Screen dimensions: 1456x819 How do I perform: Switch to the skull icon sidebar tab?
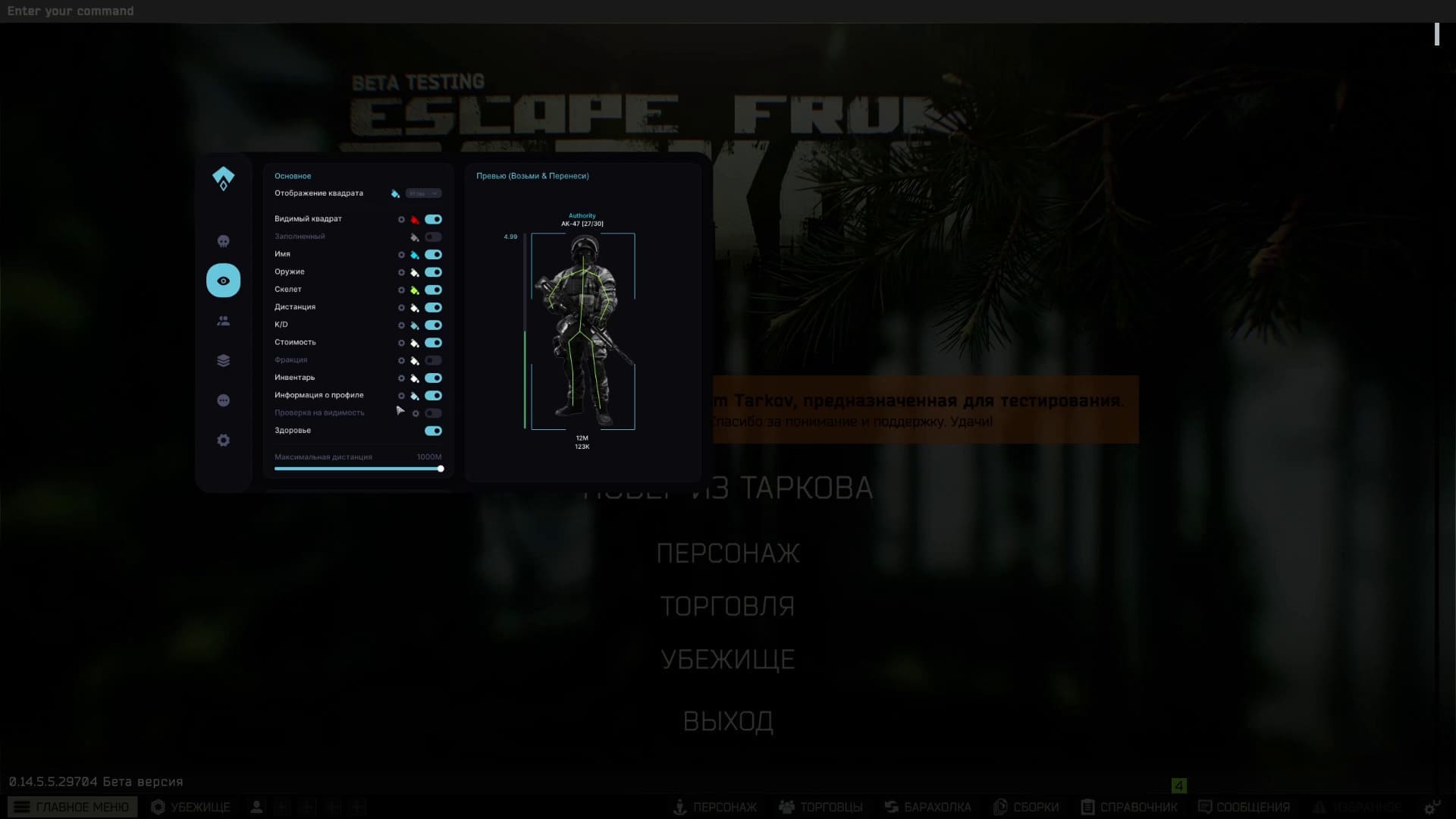tap(223, 241)
